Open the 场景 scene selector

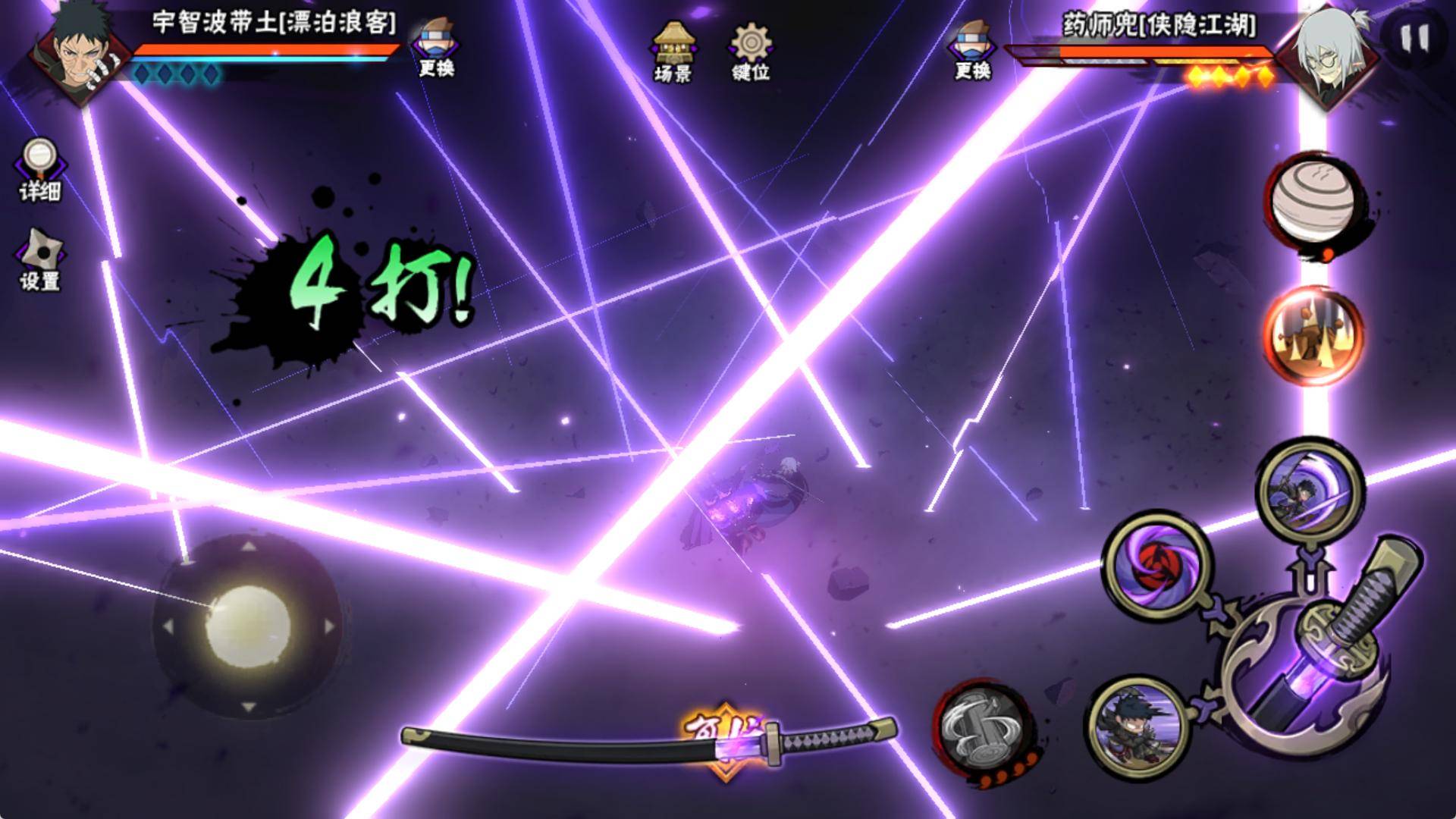click(672, 50)
